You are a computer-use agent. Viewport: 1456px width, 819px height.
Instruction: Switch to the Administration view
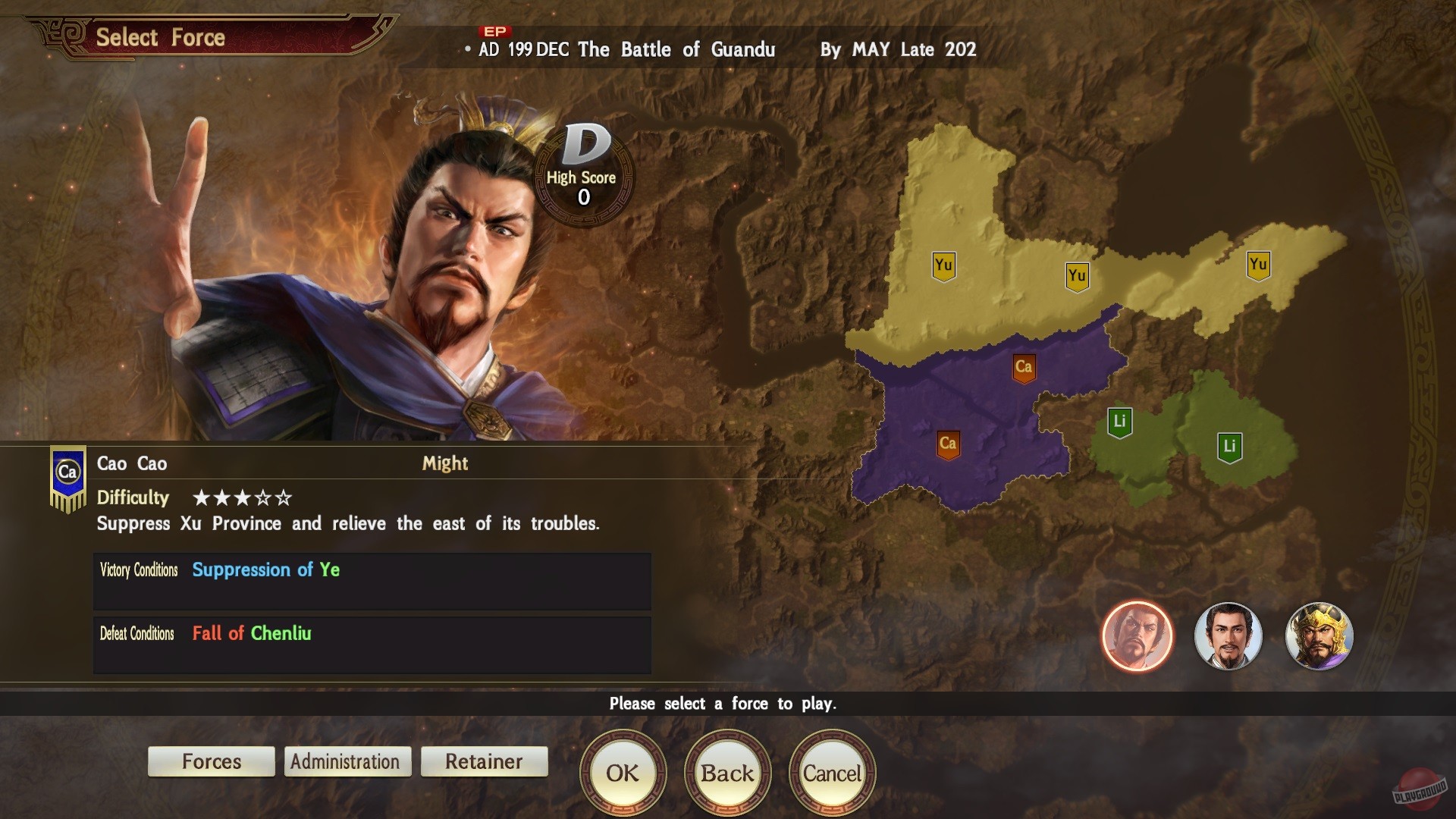tap(347, 761)
